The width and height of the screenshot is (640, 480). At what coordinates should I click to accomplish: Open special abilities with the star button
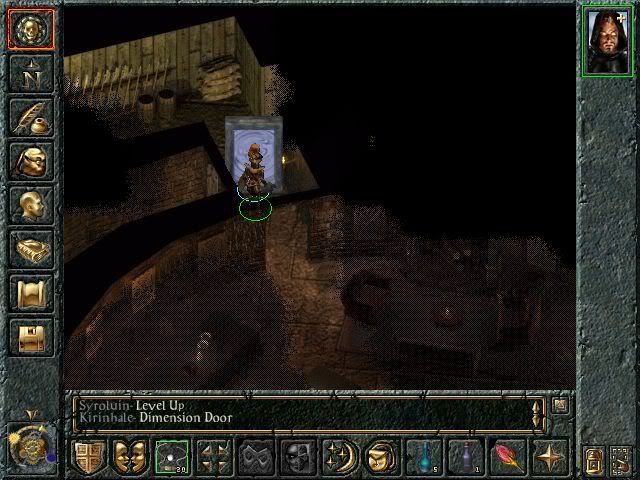551,457
